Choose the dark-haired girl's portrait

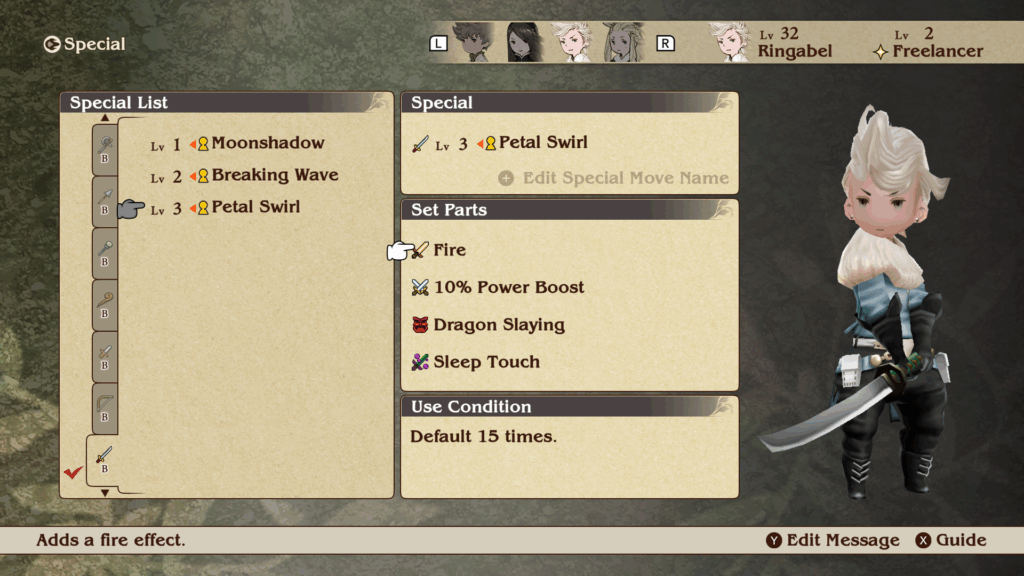coord(523,43)
